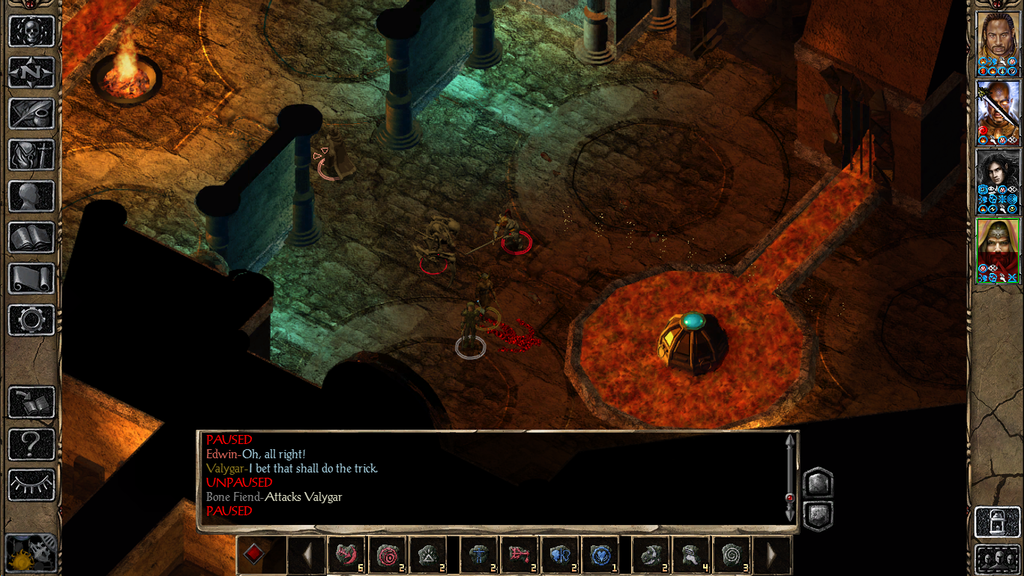The width and height of the screenshot is (1024, 576).
Task: Open the character record head icon
Action: 31,196
